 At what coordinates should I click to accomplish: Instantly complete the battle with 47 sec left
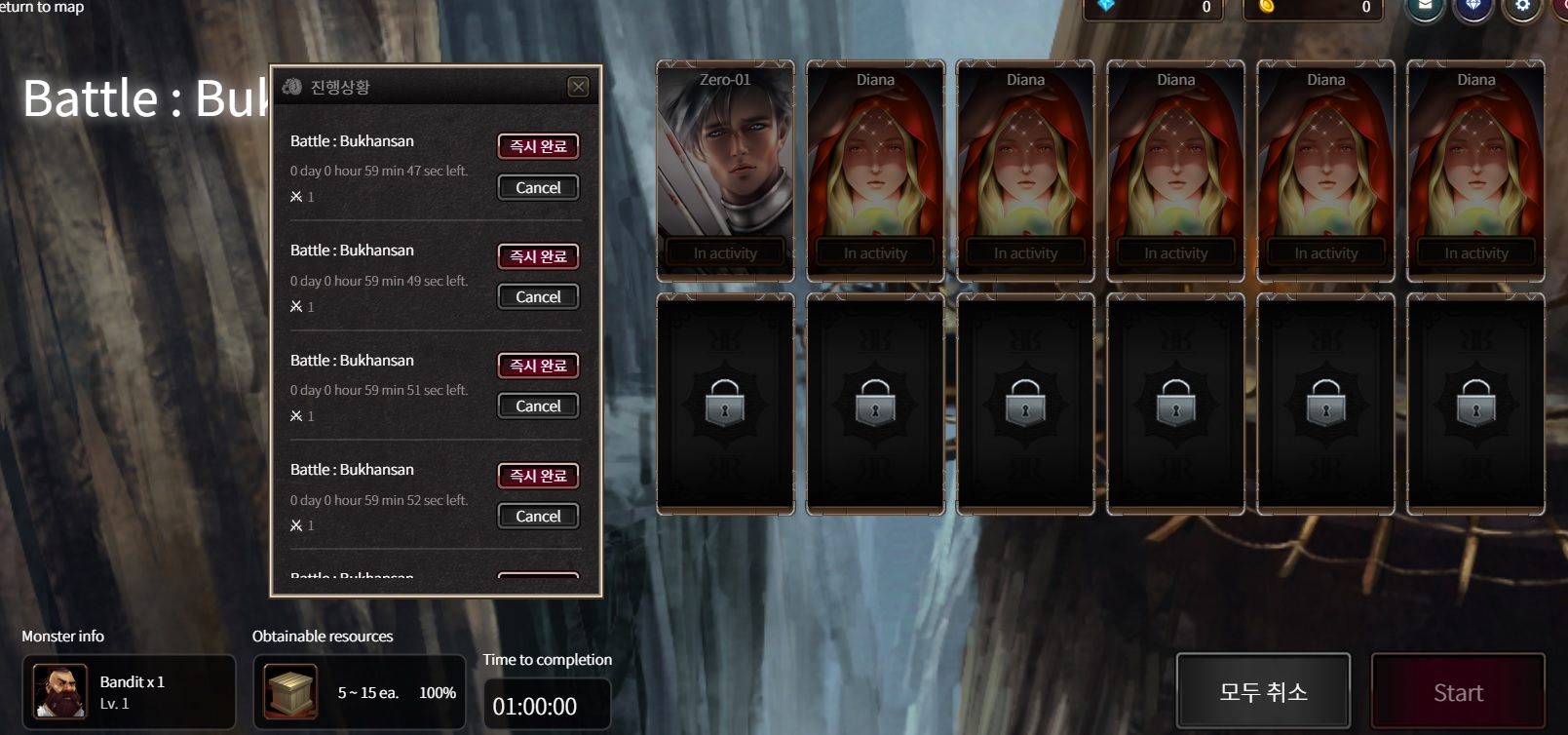pos(538,146)
